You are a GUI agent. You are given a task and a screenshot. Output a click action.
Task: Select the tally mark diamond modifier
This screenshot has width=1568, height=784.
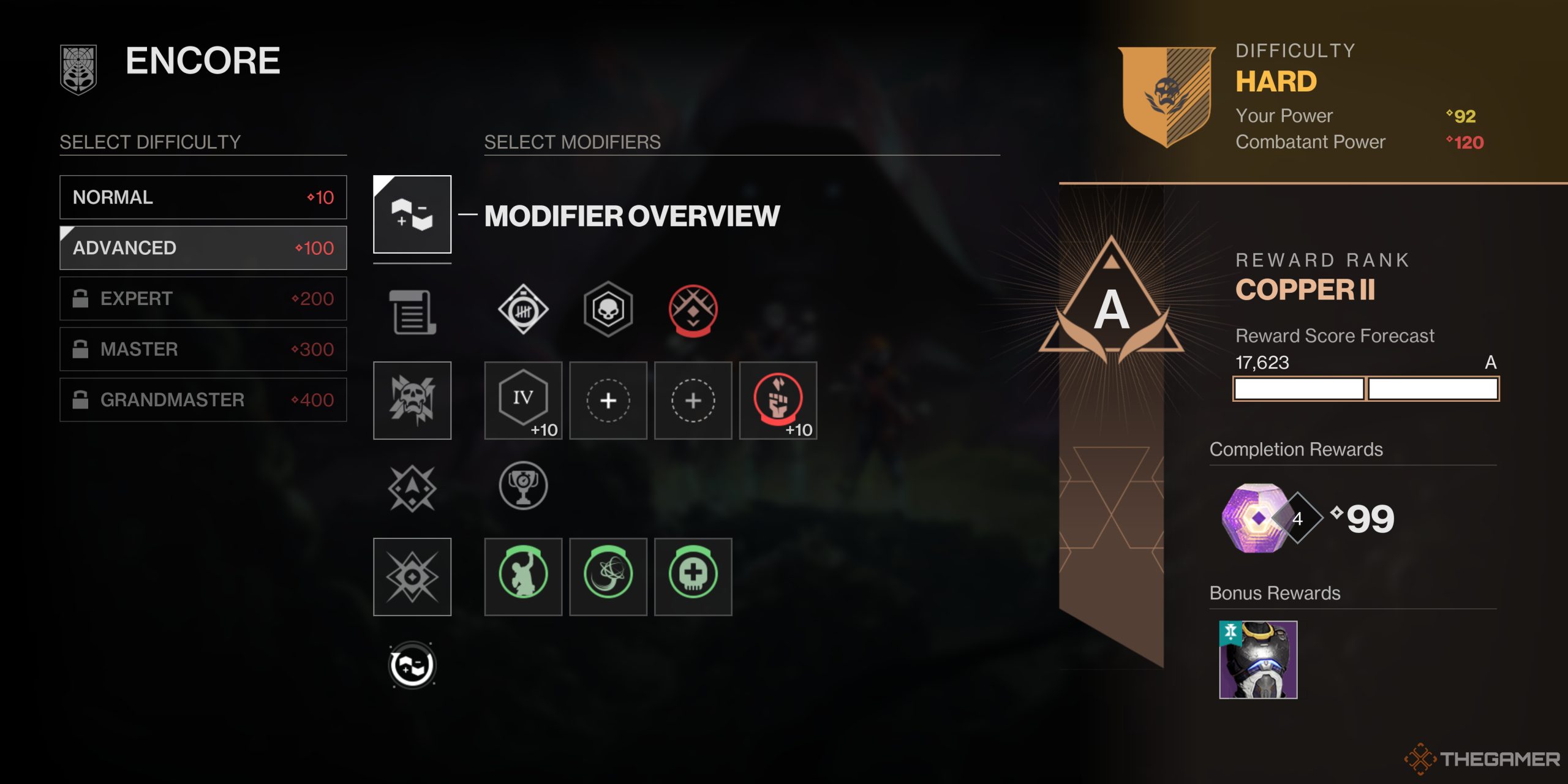tap(523, 310)
